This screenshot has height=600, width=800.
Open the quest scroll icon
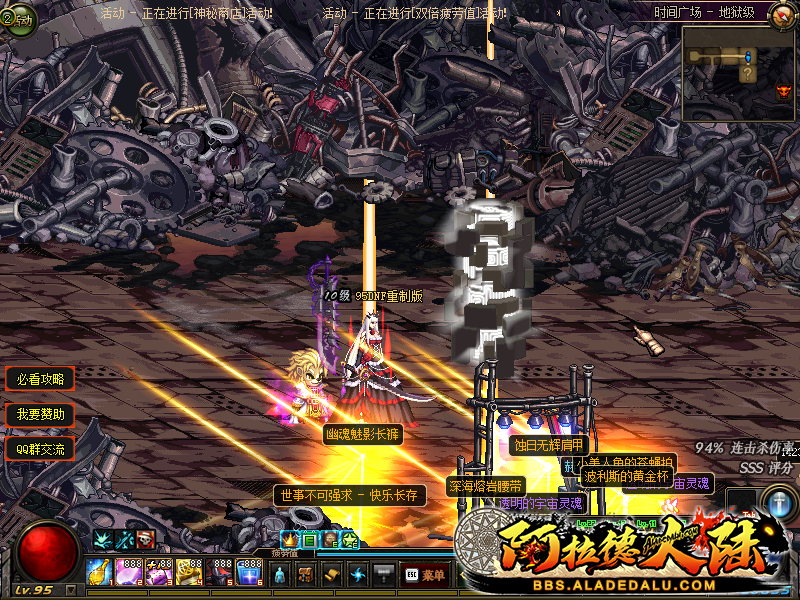click(x=333, y=575)
